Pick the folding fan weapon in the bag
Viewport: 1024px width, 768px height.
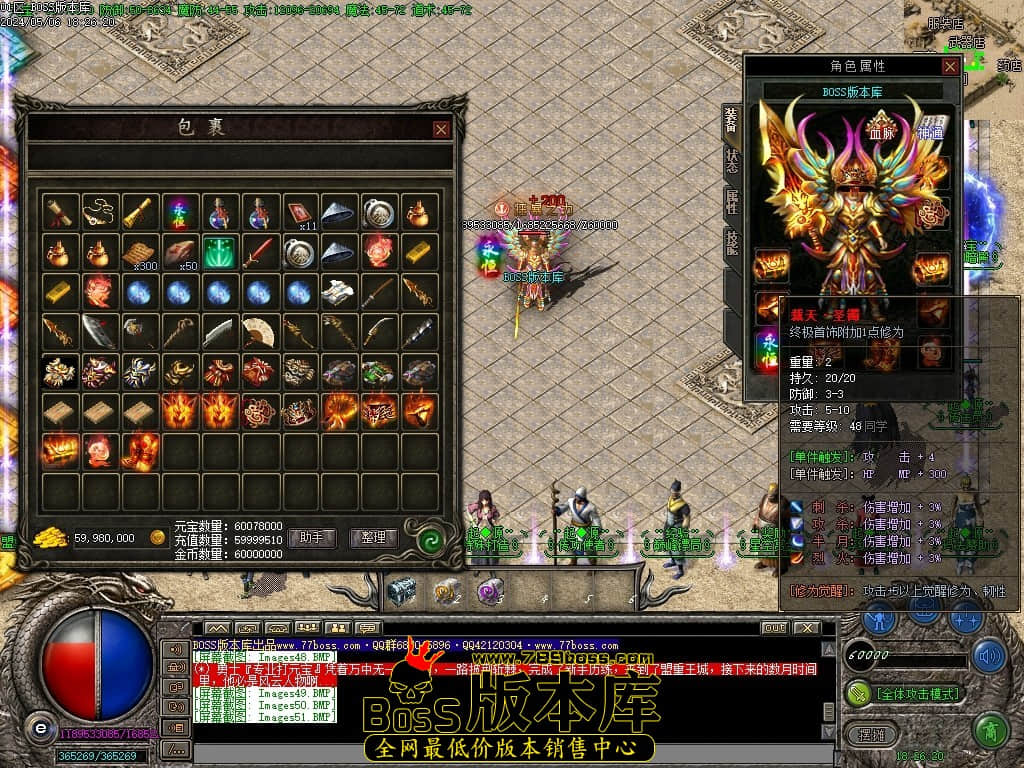pyautogui.click(x=259, y=331)
